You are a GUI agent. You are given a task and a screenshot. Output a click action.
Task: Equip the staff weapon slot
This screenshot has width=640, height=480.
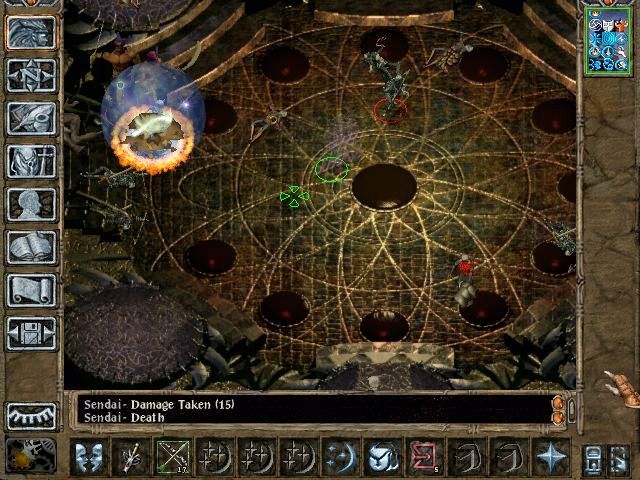[x=131, y=457]
